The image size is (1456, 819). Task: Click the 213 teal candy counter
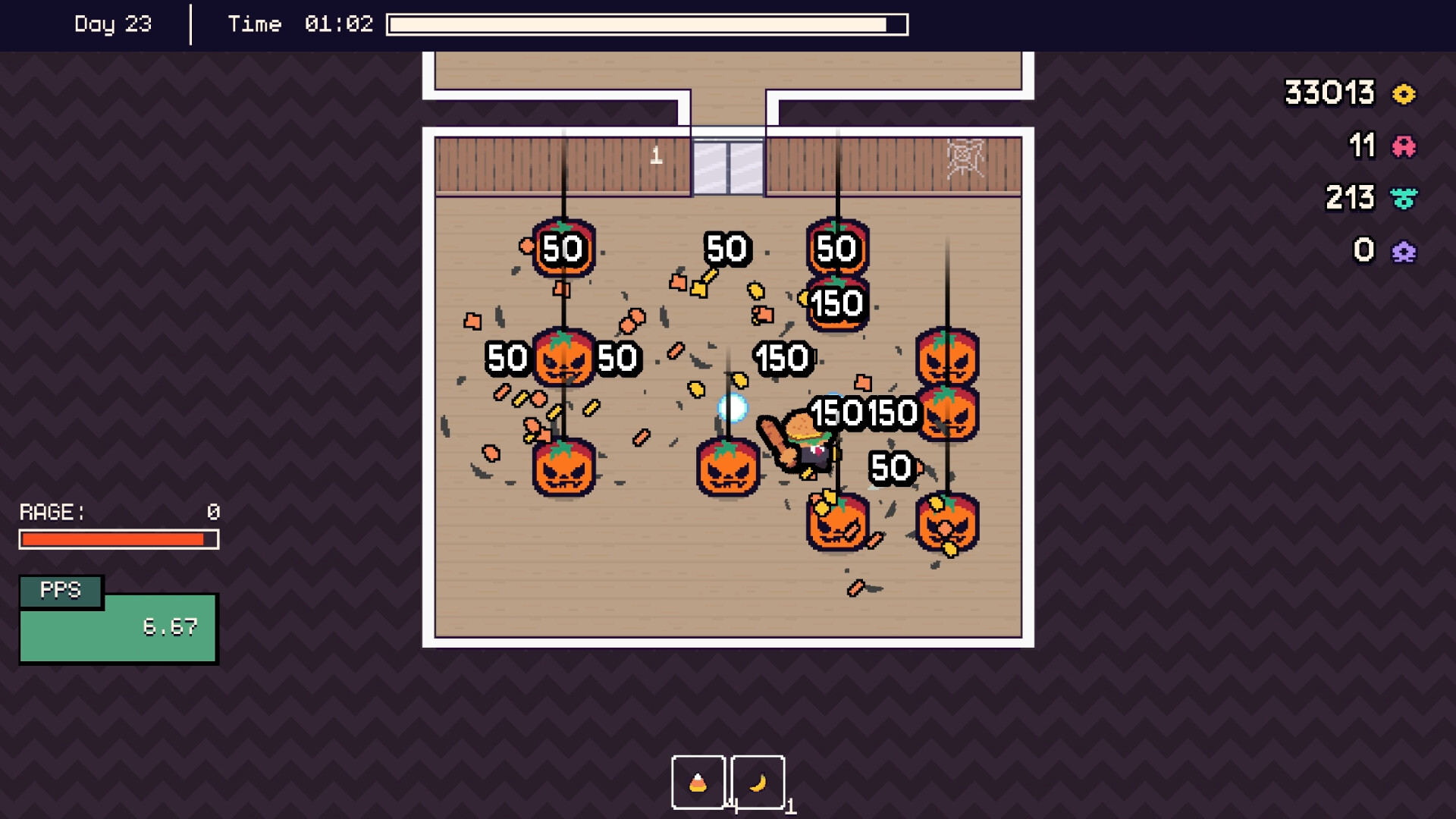click(x=1350, y=198)
